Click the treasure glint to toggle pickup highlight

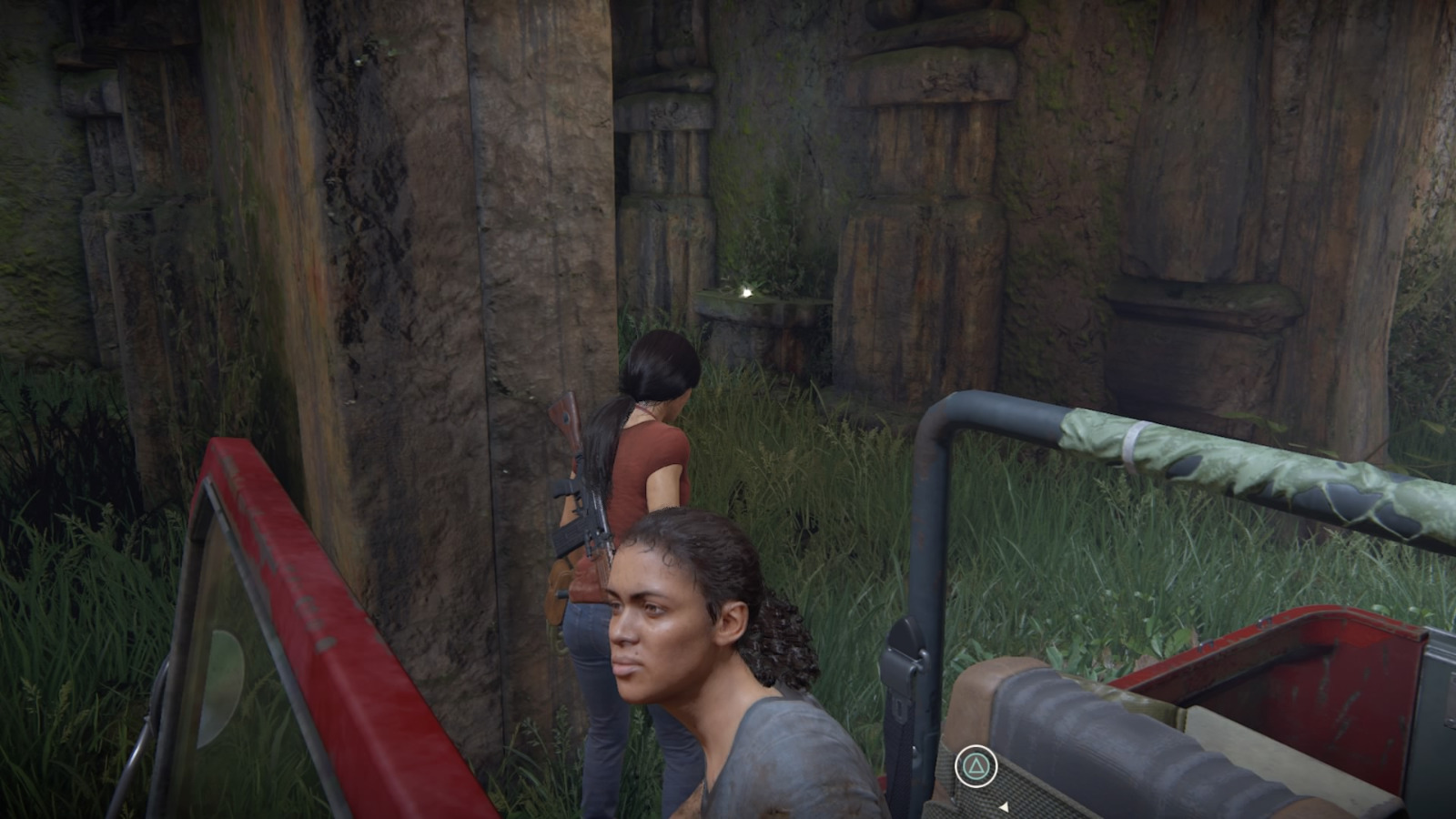click(744, 291)
